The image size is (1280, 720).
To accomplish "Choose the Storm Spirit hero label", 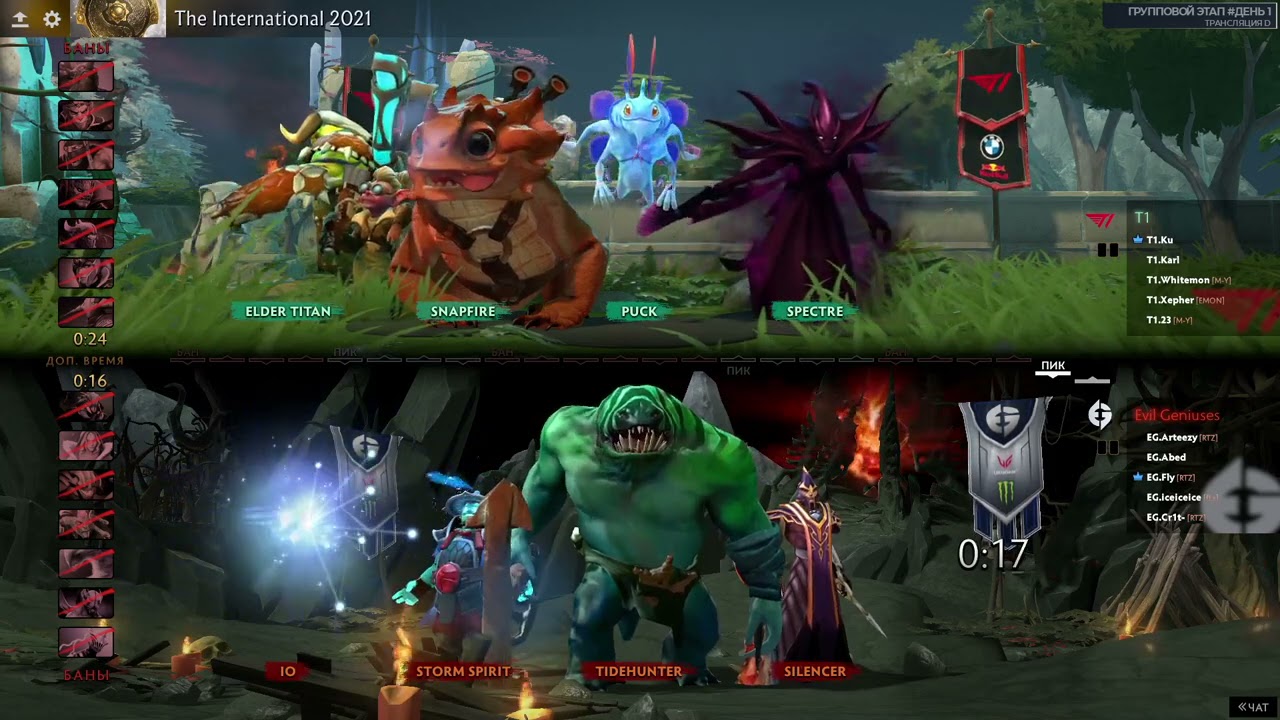I will pos(463,671).
